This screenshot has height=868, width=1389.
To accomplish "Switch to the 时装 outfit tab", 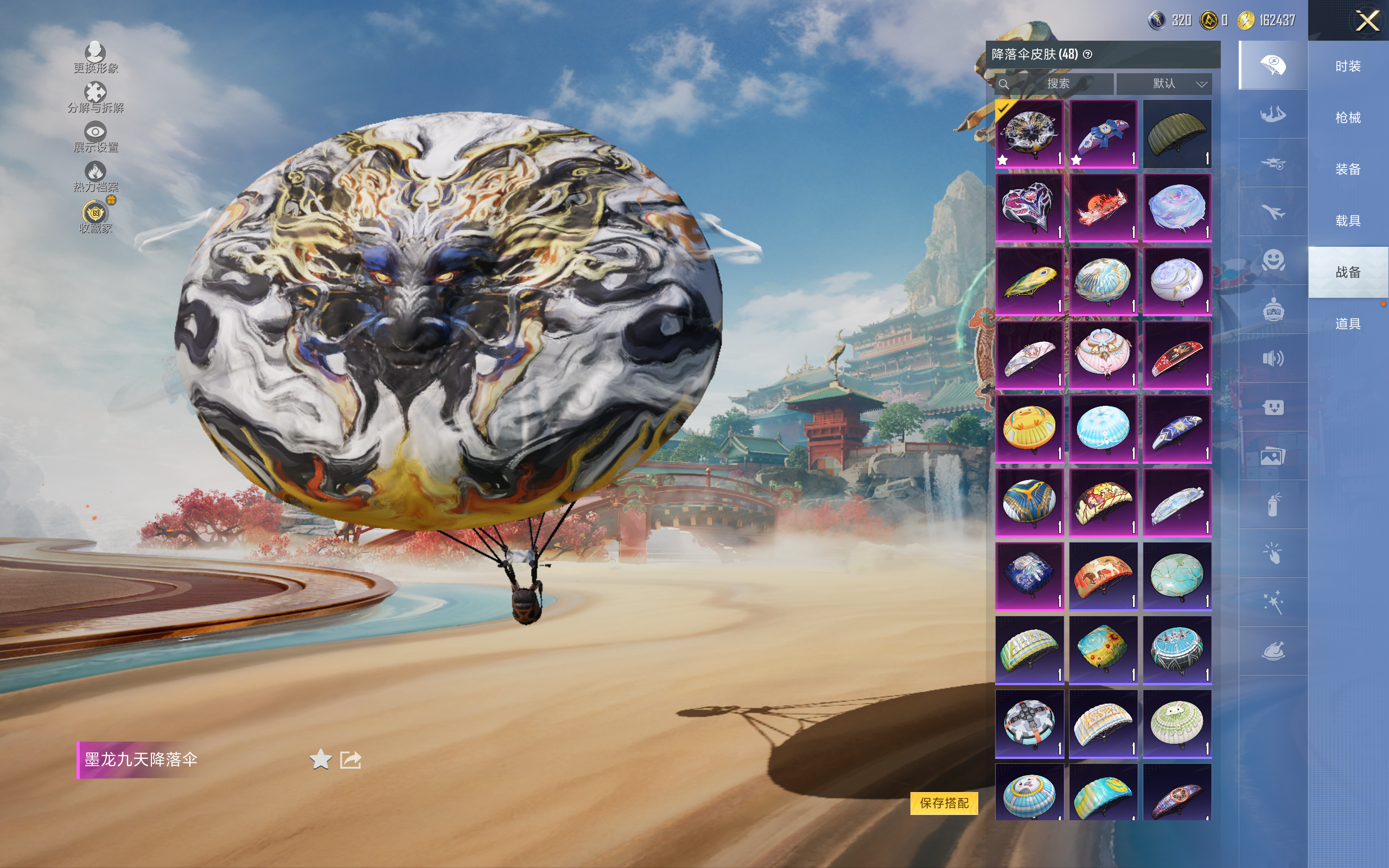I will (x=1347, y=67).
